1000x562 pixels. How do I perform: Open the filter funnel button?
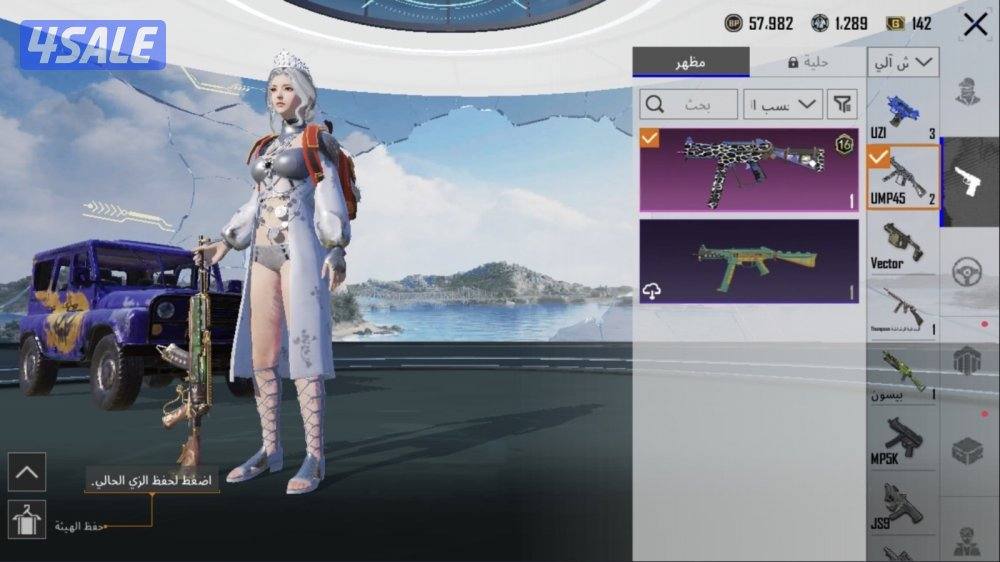844,104
